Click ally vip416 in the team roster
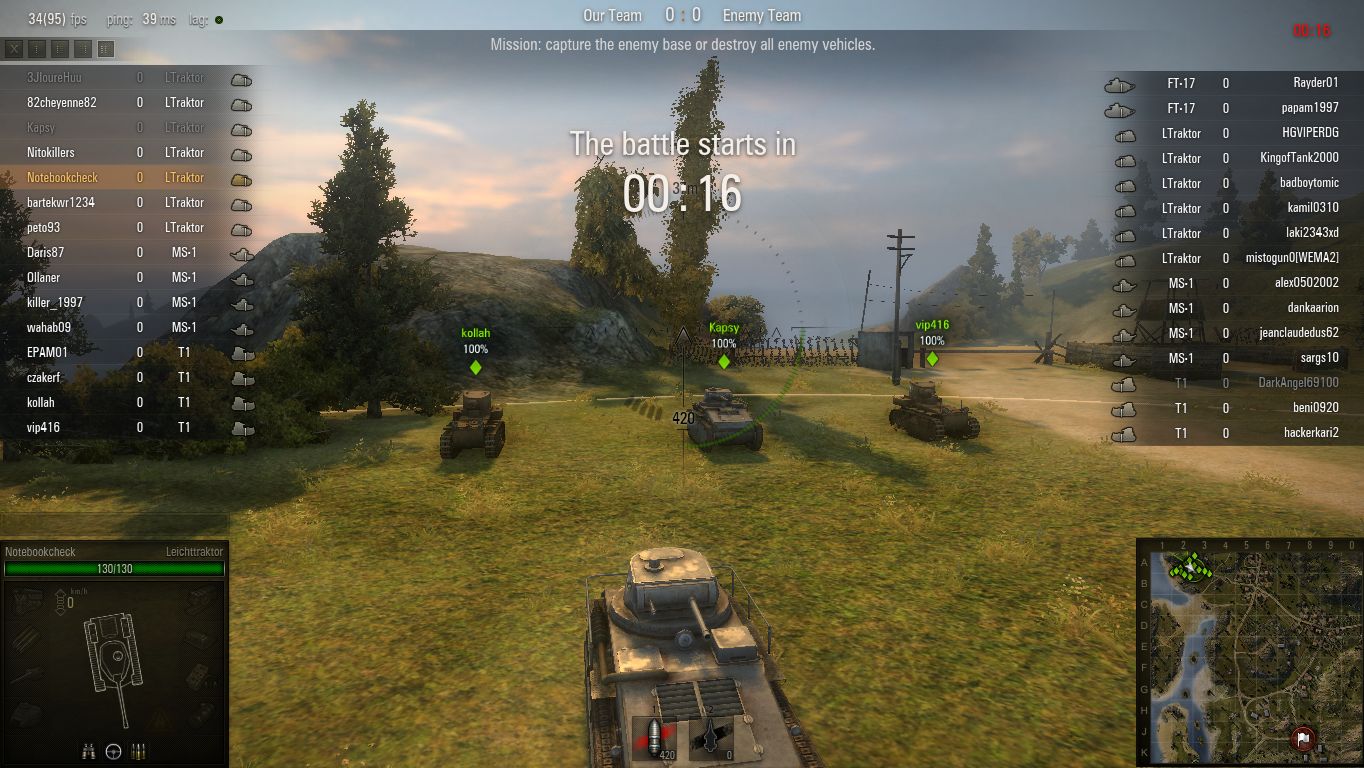This screenshot has height=768, width=1364. tap(42, 428)
